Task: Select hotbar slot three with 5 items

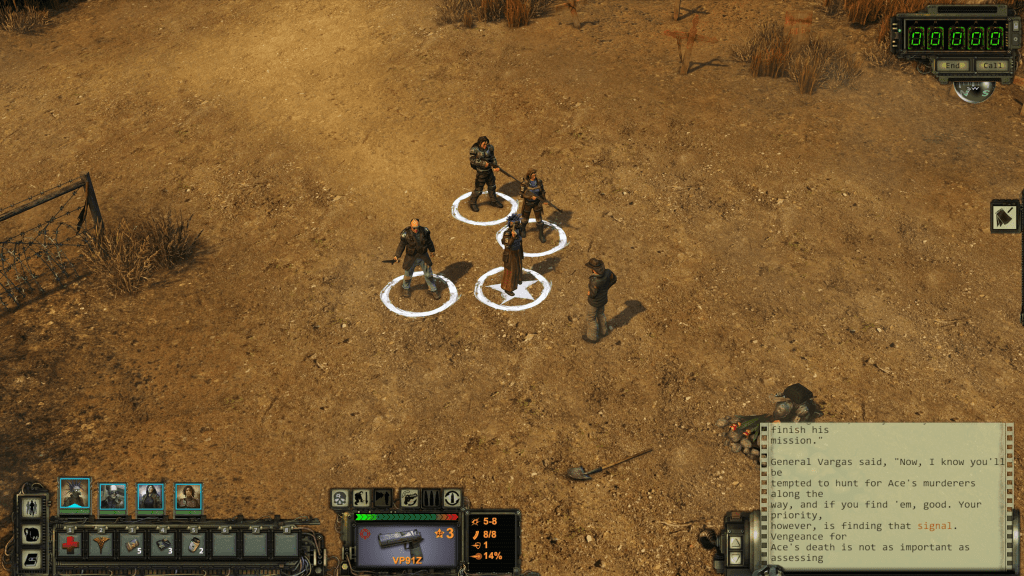Action: click(x=132, y=544)
